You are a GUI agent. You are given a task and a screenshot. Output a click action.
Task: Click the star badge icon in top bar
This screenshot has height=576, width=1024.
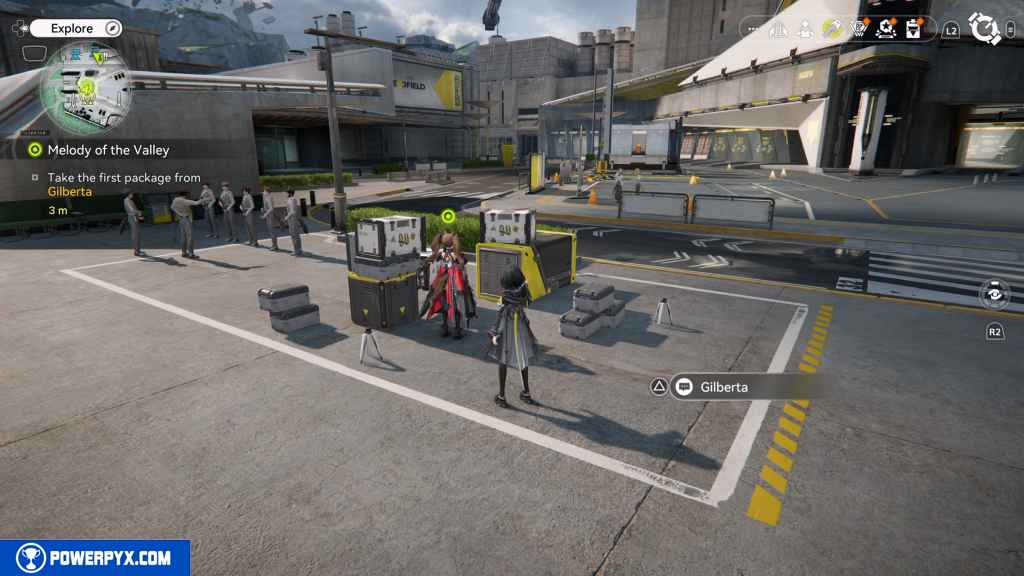pyautogui.click(x=886, y=29)
